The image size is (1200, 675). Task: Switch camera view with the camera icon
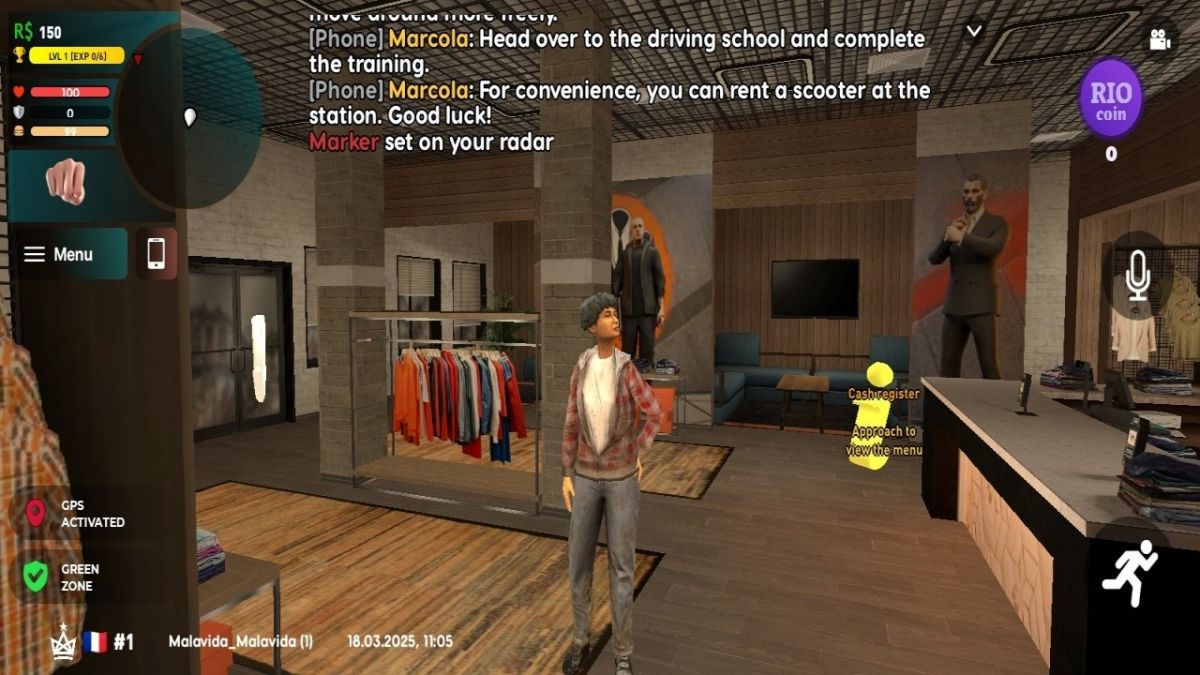(x=1159, y=40)
